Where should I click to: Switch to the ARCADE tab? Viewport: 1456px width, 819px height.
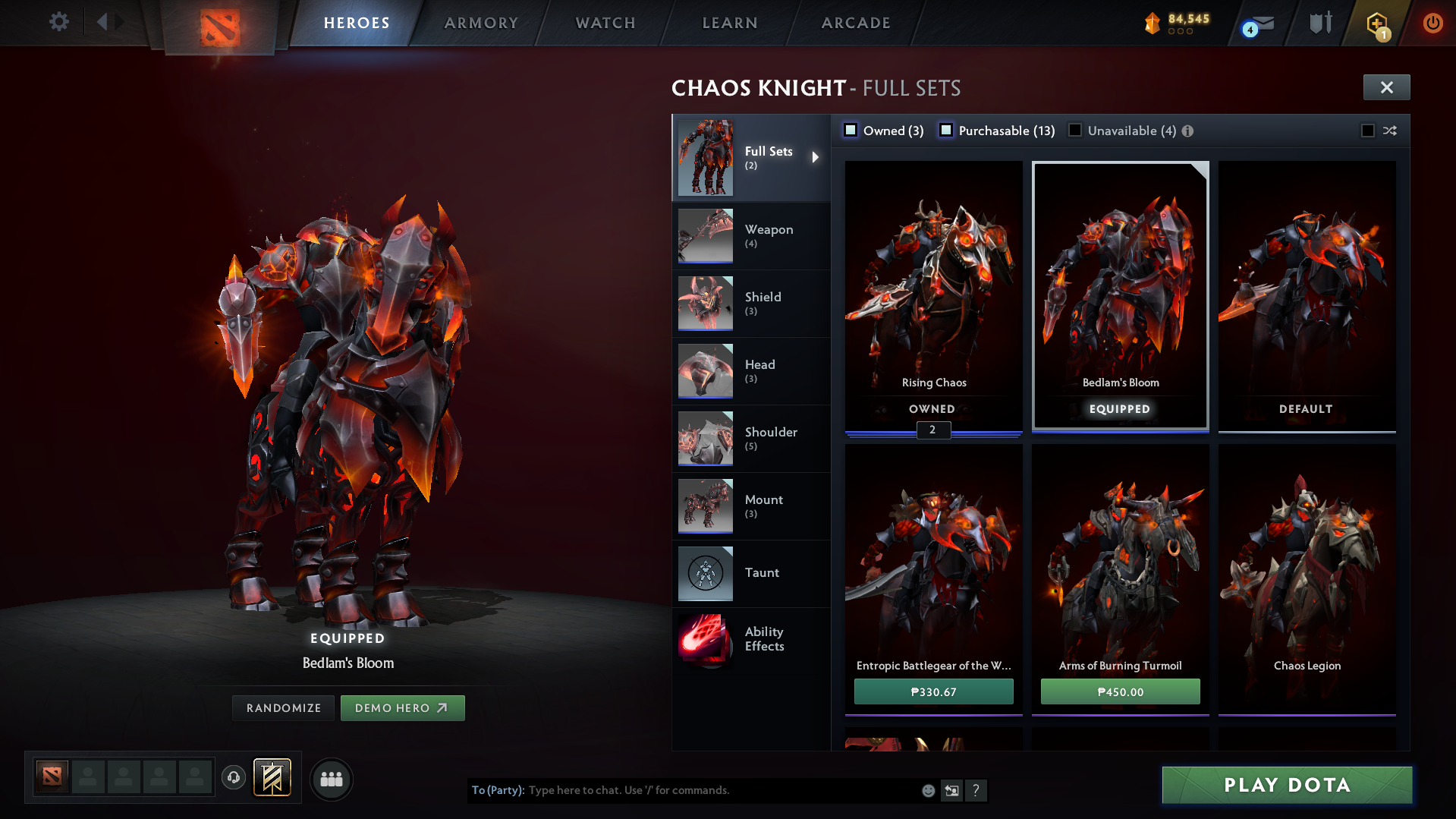[855, 23]
